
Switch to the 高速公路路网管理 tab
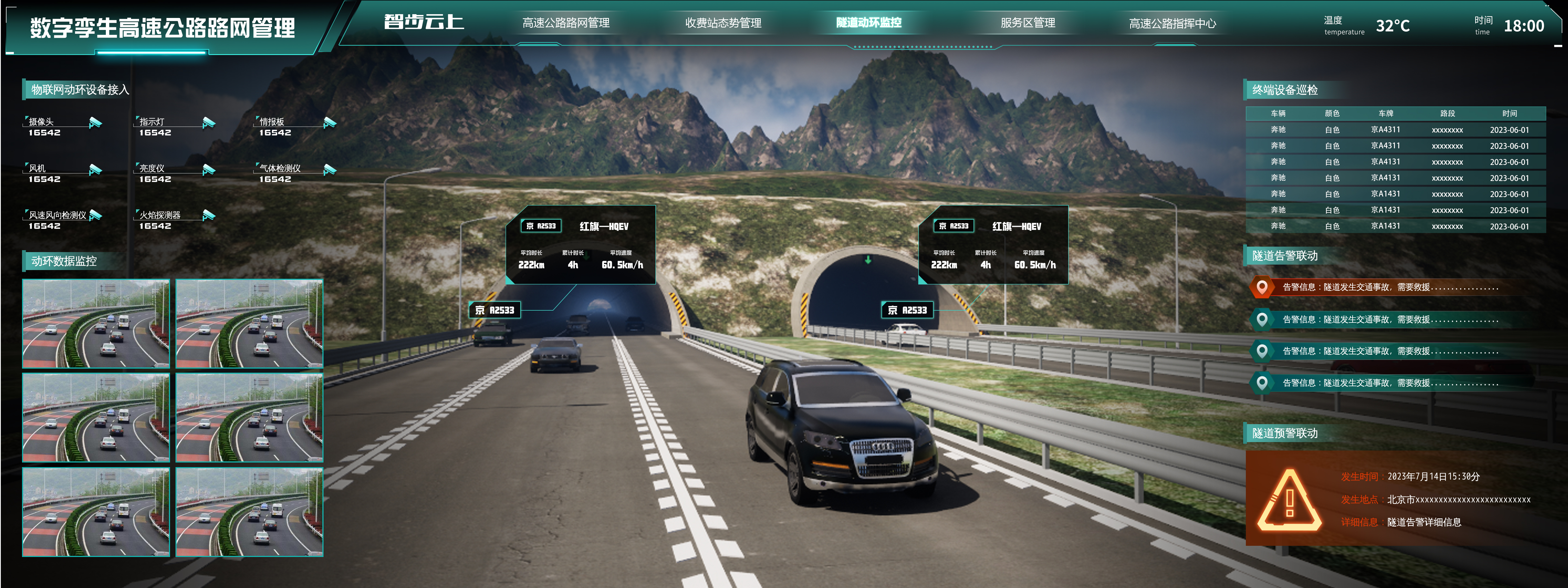pyautogui.click(x=565, y=23)
